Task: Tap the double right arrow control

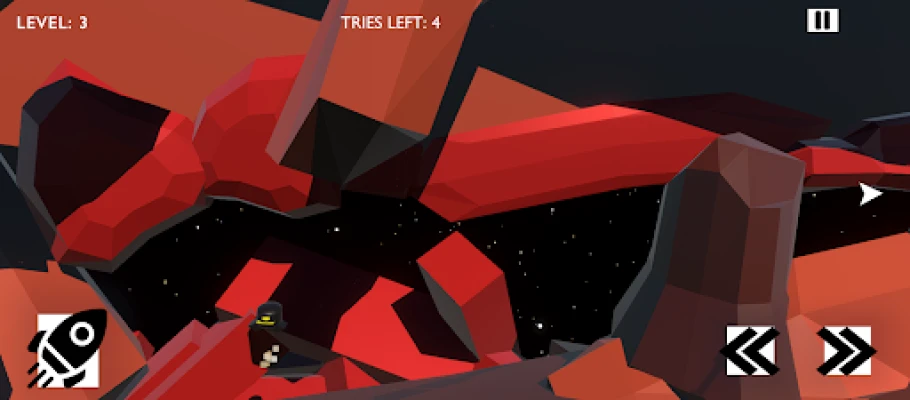Action: point(845,350)
